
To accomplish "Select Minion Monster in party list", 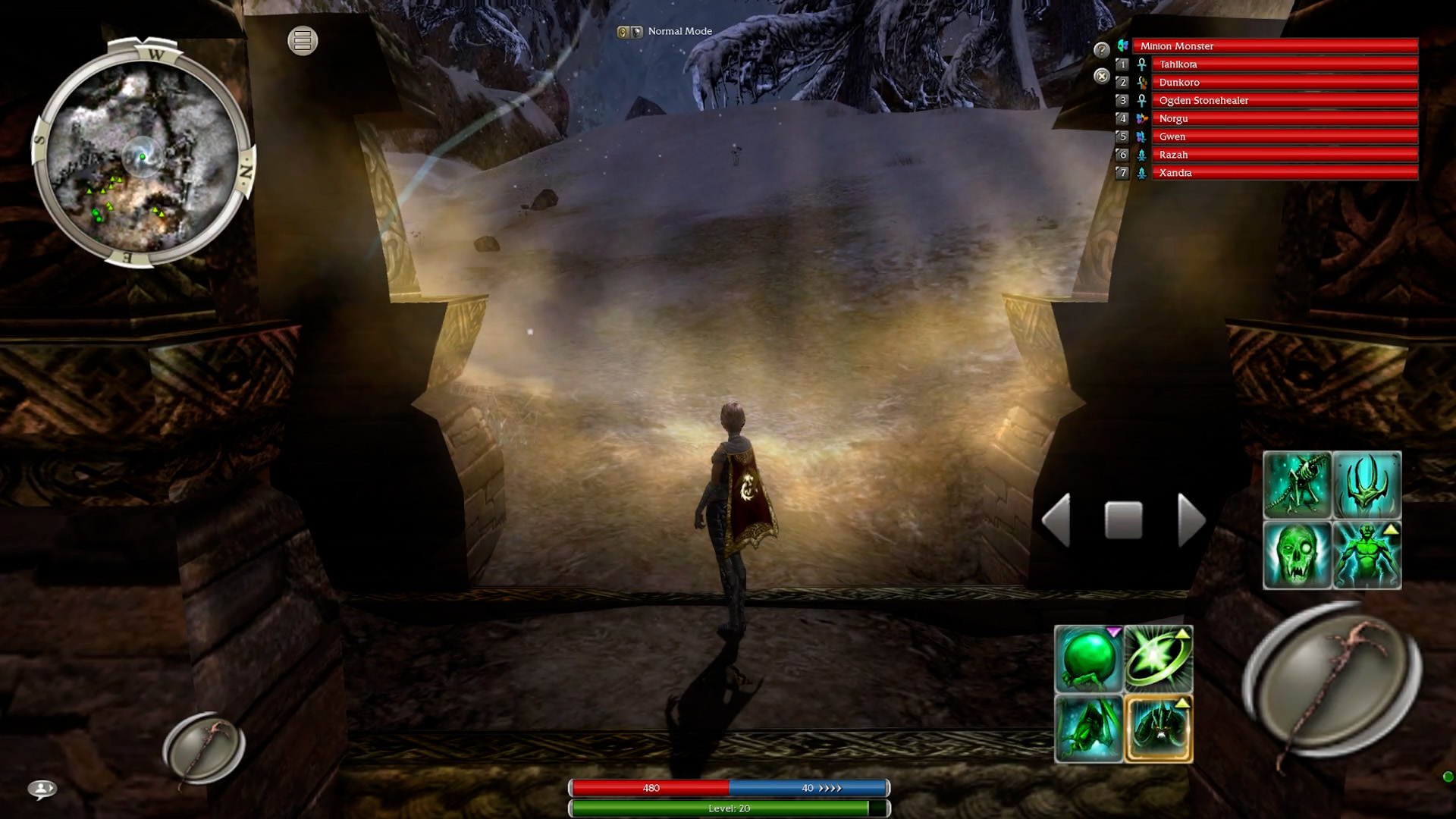I will [1274, 46].
